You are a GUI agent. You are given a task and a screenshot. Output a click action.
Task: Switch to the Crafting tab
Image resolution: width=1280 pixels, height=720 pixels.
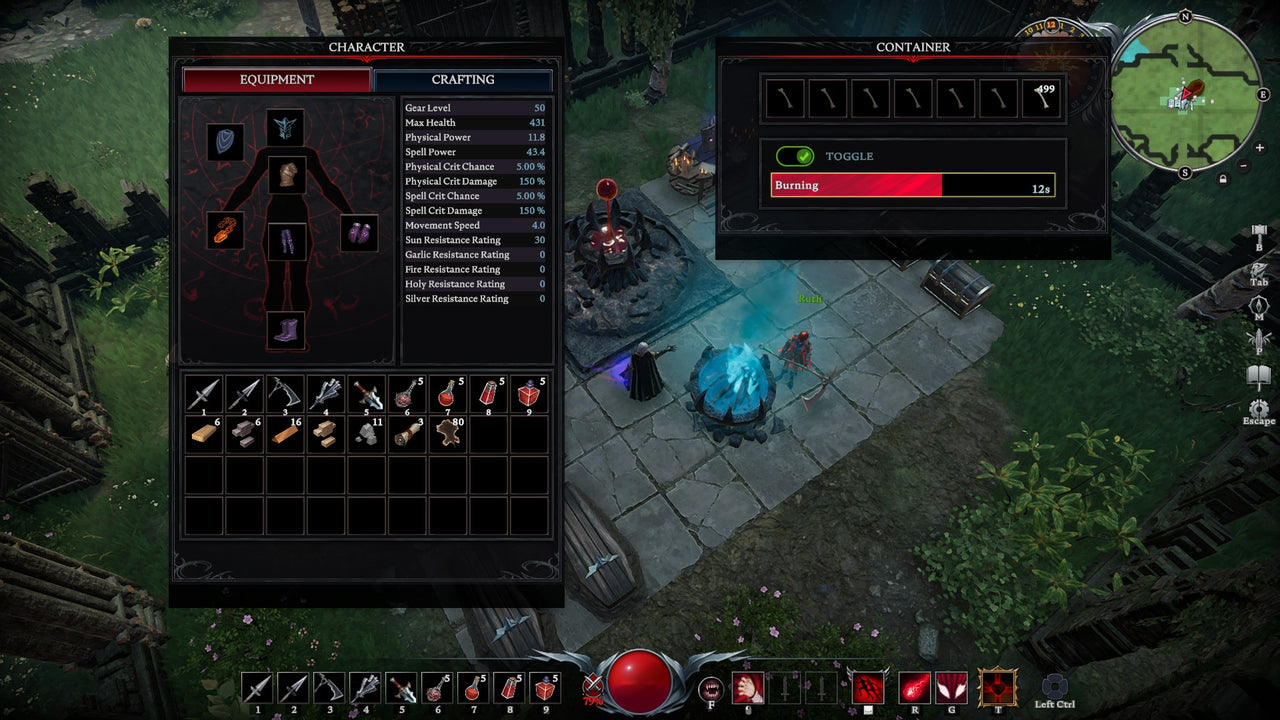point(465,79)
